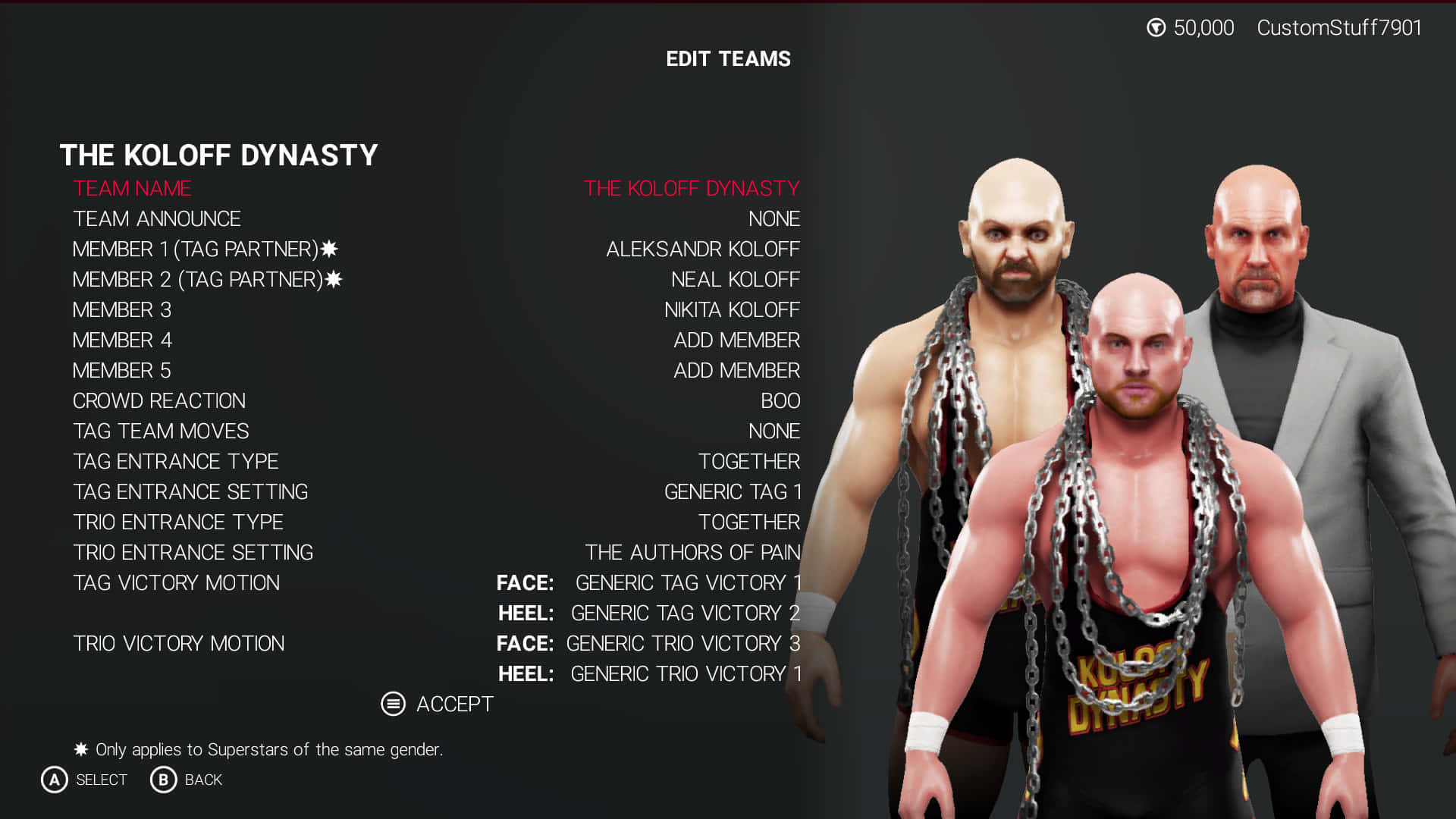Edit the Team Name text field
Screen dimensions: 1456x819
pos(692,189)
